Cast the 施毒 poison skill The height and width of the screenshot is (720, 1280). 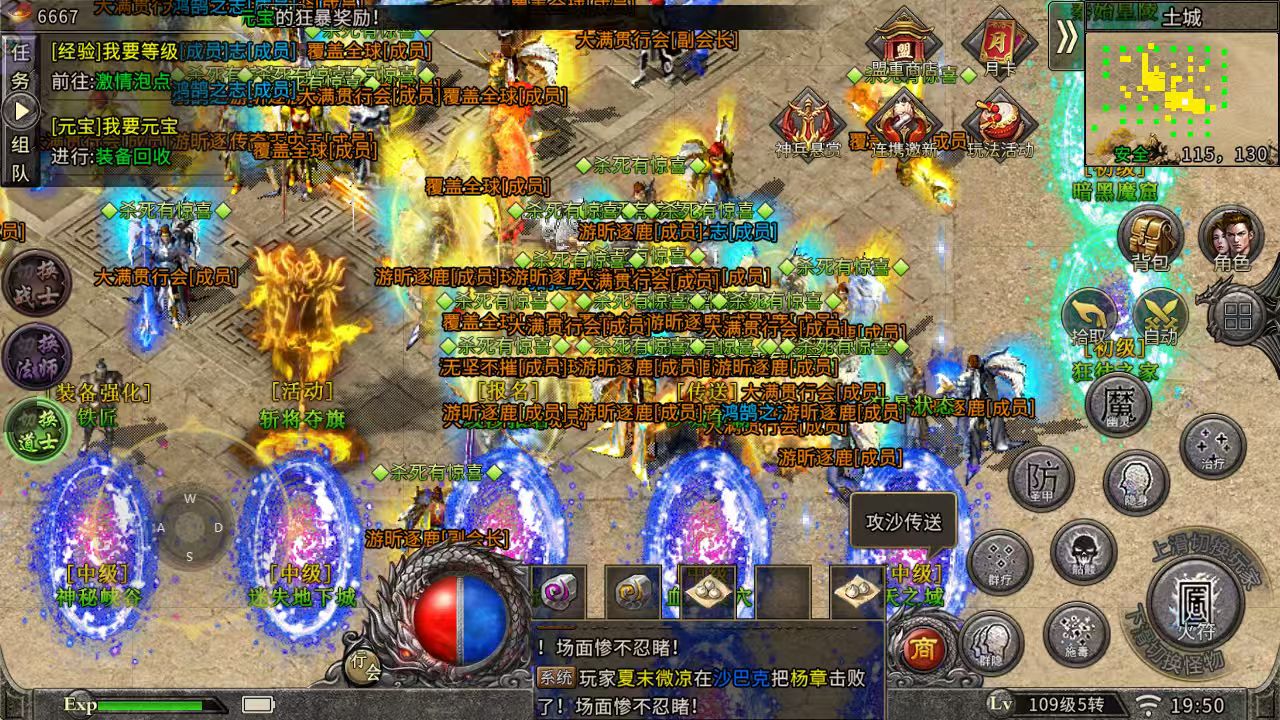tap(1076, 634)
